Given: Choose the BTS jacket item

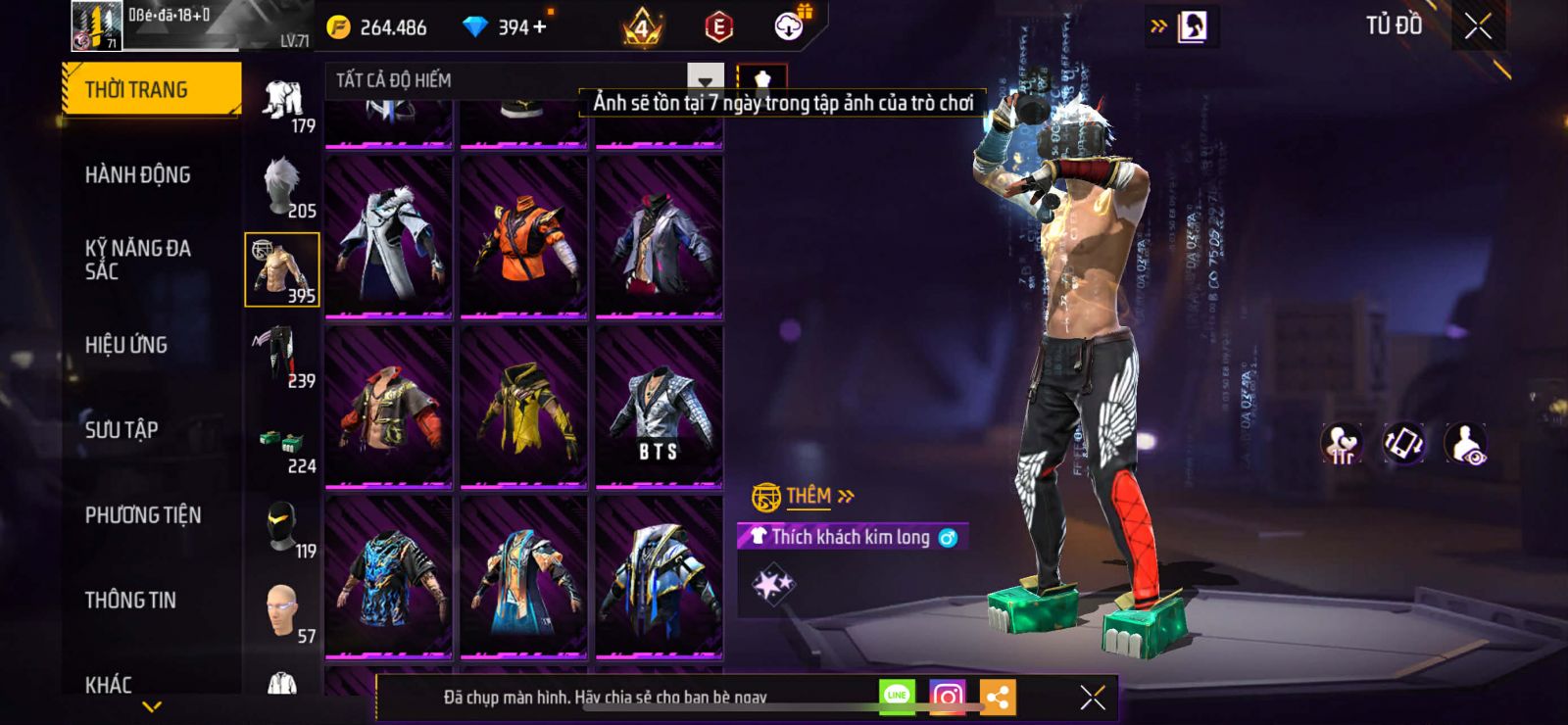Looking at the screenshot, I should coord(659,407).
